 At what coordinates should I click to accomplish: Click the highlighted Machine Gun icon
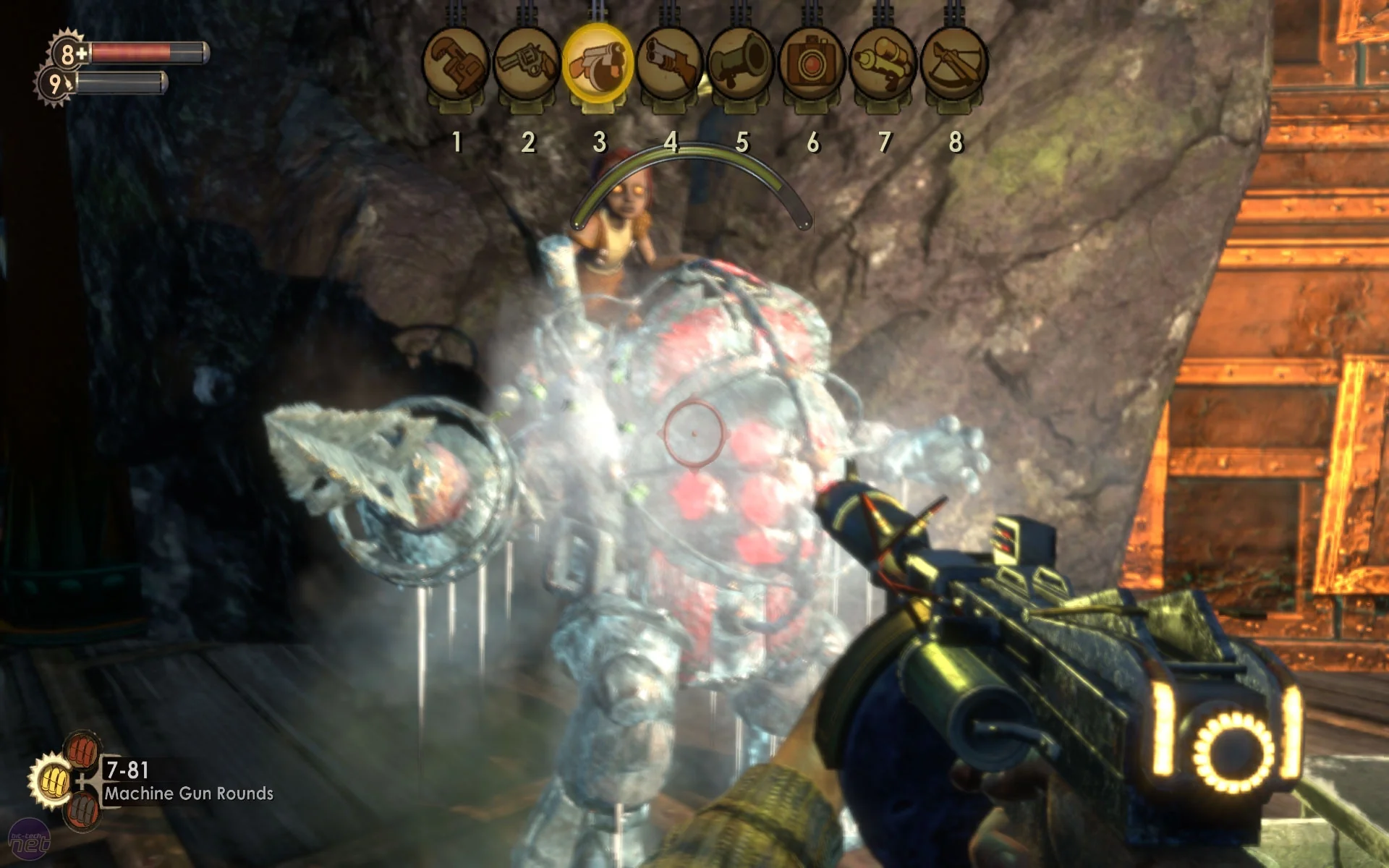coord(598,61)
